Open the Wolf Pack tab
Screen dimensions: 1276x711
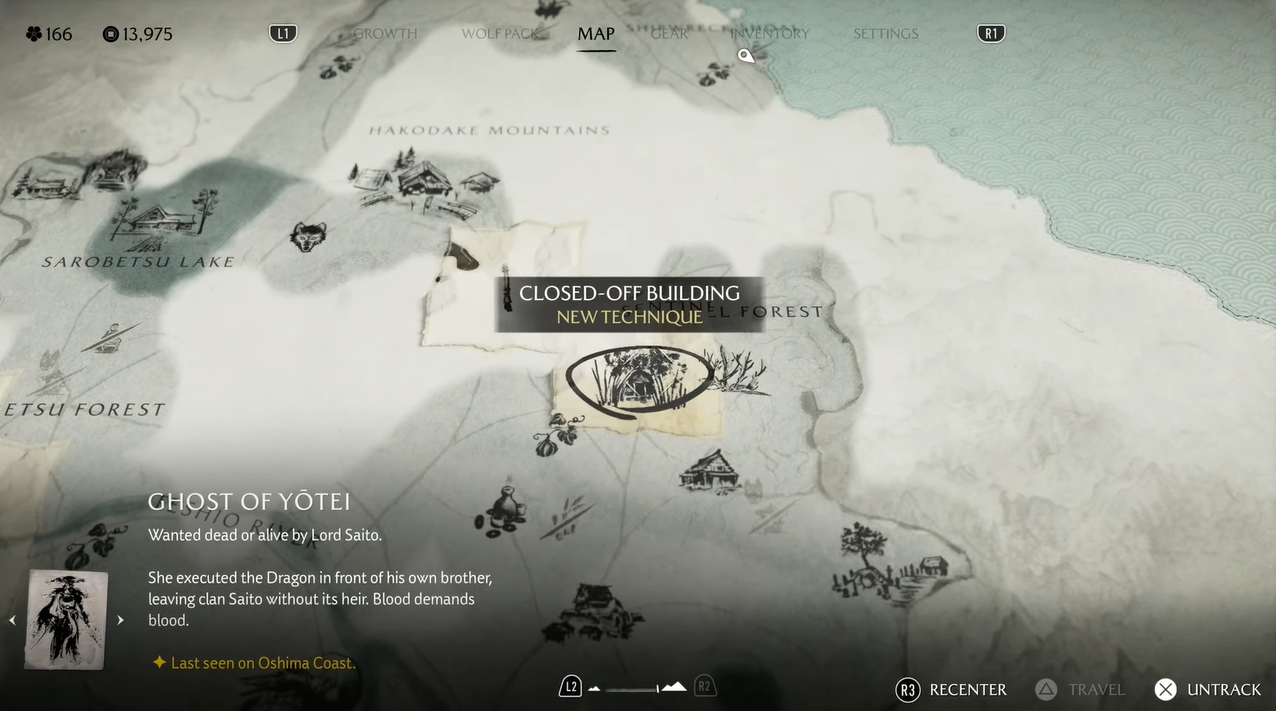point(499,34)
